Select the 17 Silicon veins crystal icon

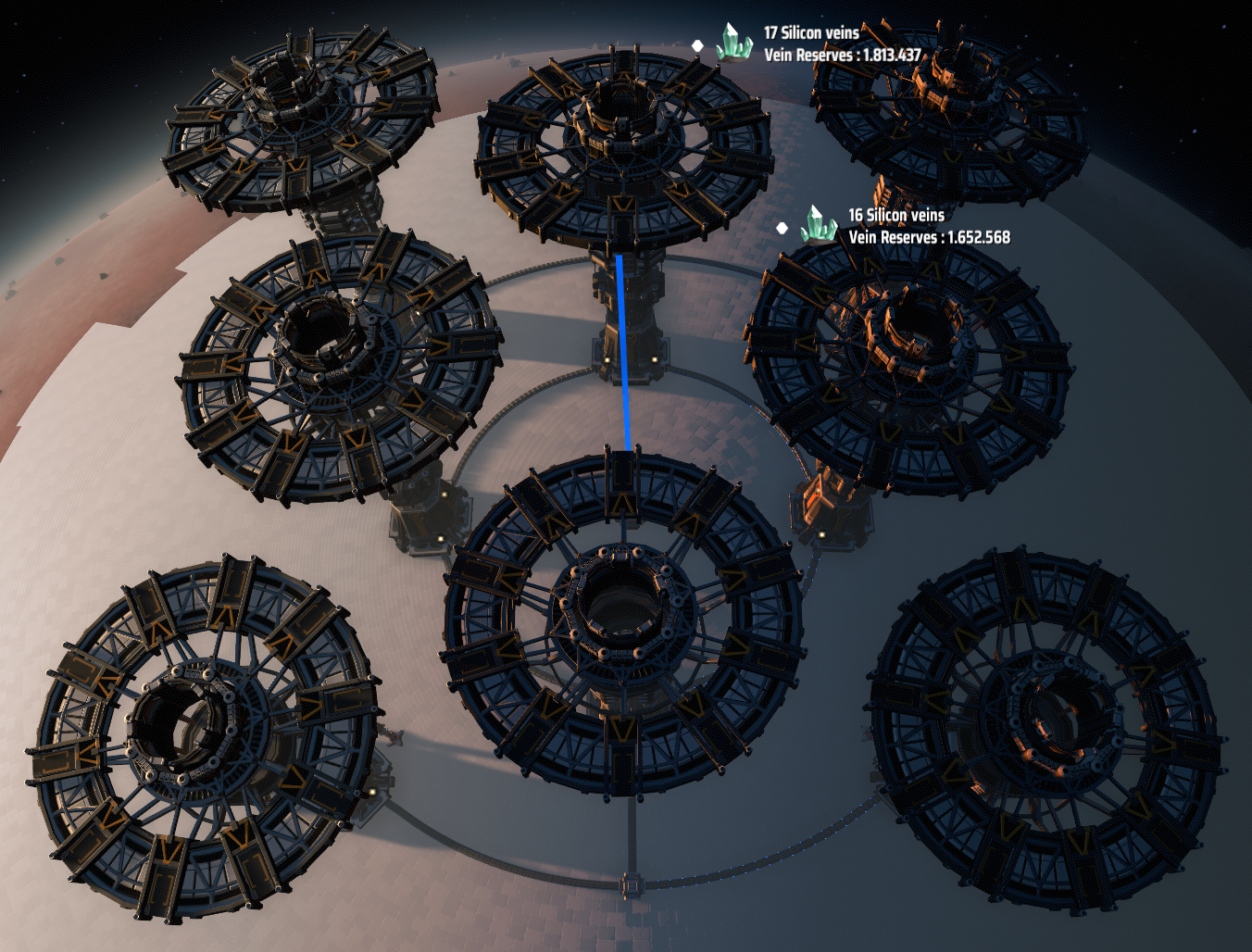pos(733,43)
